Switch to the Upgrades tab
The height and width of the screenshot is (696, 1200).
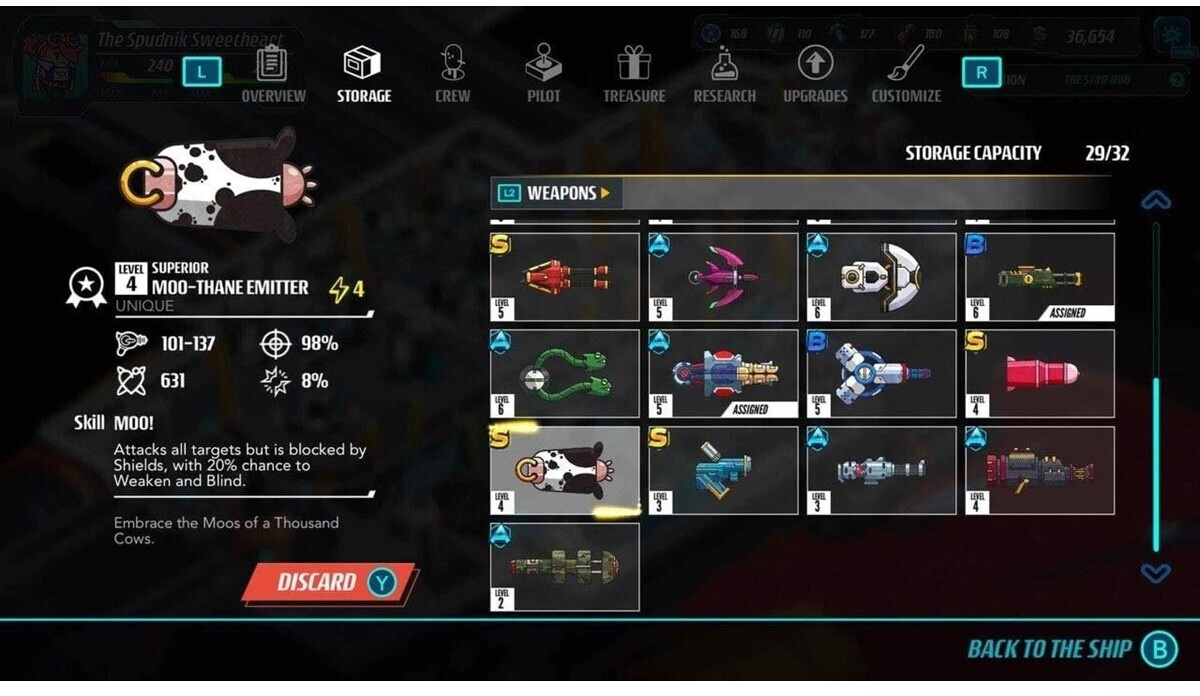pyautogui.click(x=814, y=75)
